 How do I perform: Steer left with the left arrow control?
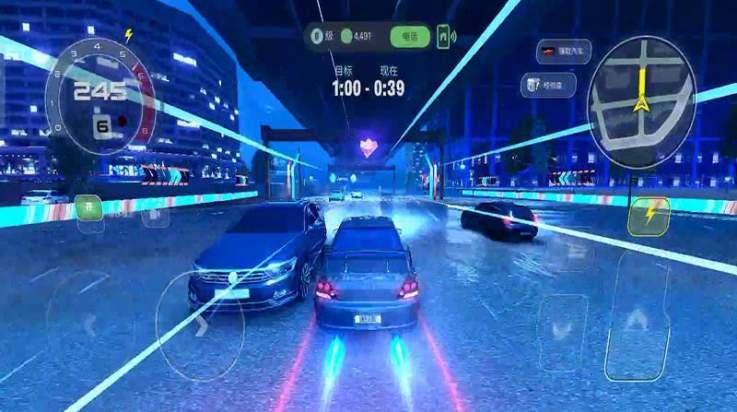tap(88, 323)
